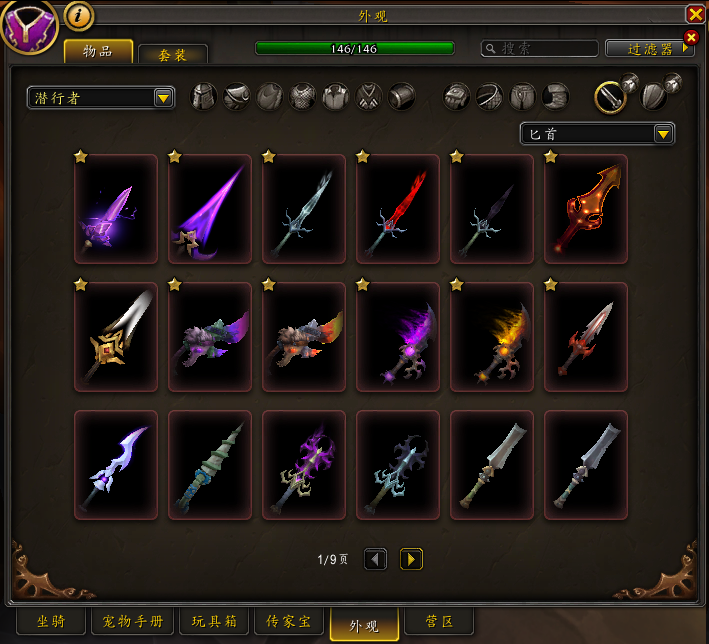This screenshot has width=709, height=644.
Task: Open the 过滤器 filter menu
Action: [x=648, y=48]
